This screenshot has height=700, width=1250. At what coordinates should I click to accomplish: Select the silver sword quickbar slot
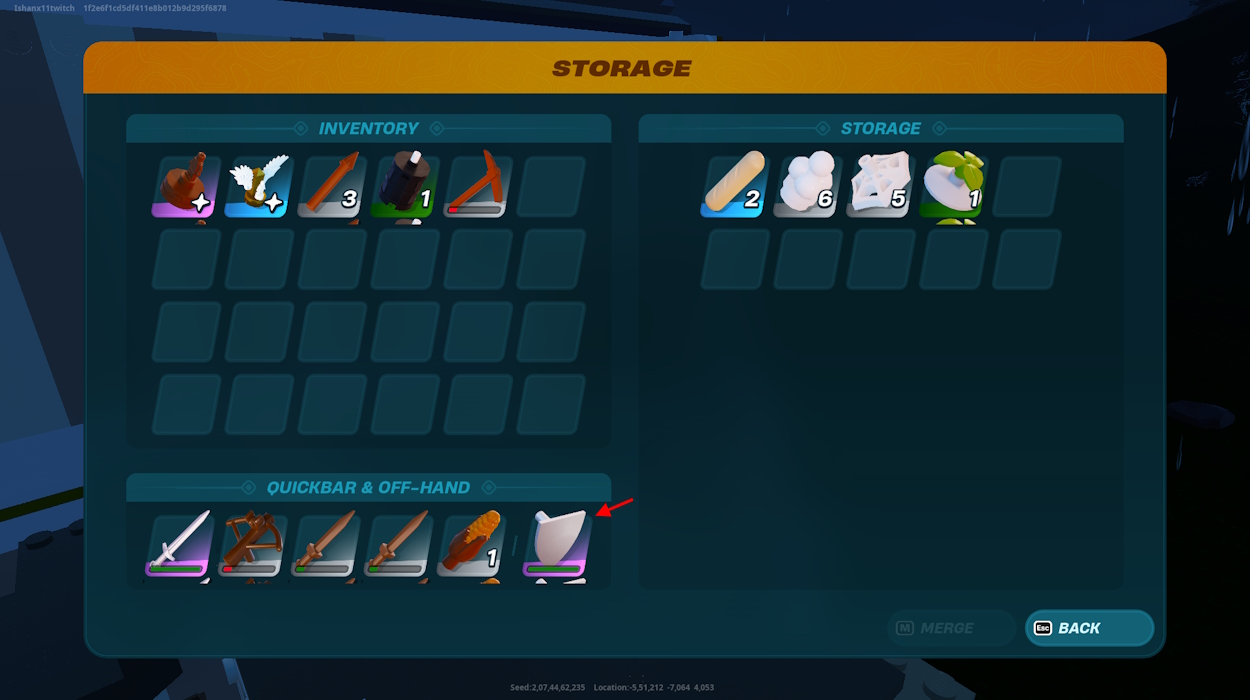(x=181, y=546)
